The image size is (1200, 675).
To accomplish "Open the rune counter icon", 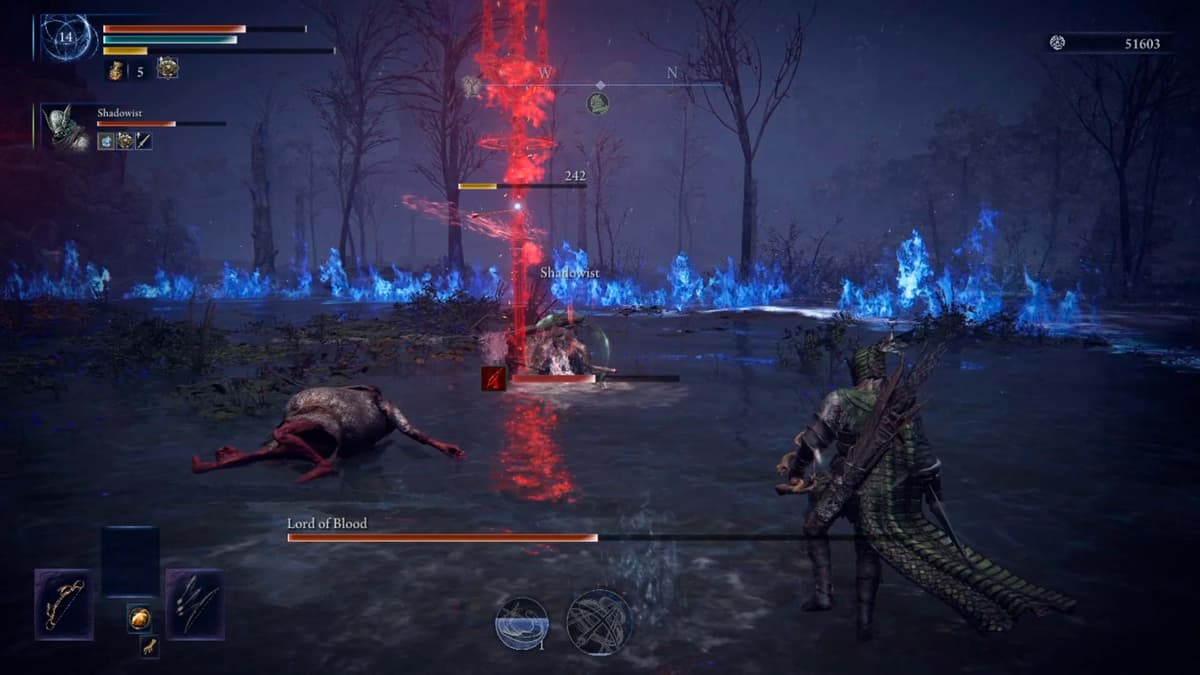I will pos(1057,43).
